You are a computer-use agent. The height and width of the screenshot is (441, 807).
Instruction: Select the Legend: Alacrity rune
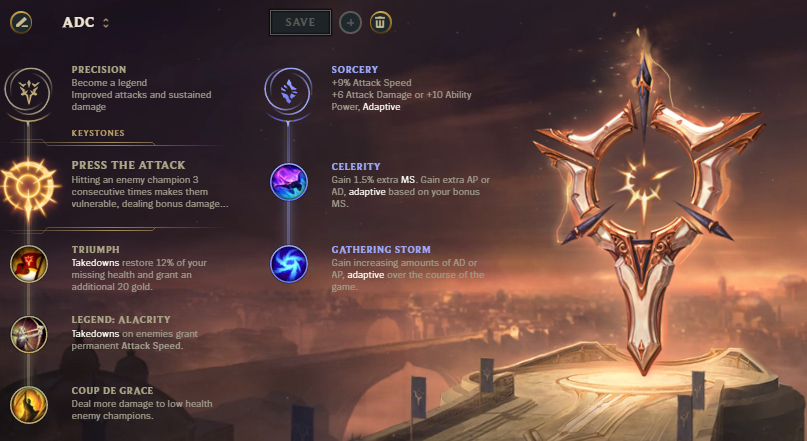pos(27,334)
